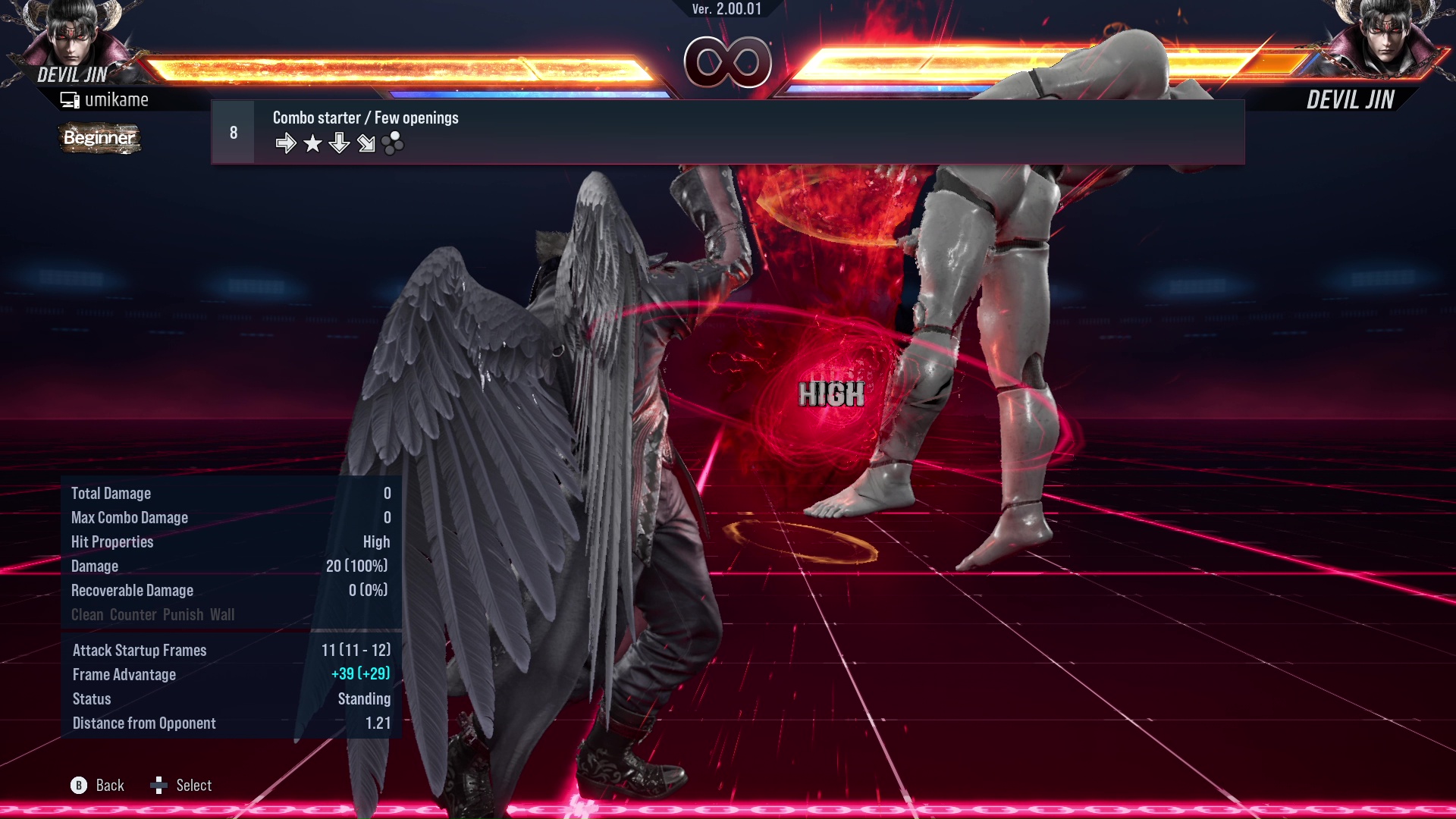Toggle the Beginner difficulty banner
Screen dimensions: 1456x819
tap(99, 139)
